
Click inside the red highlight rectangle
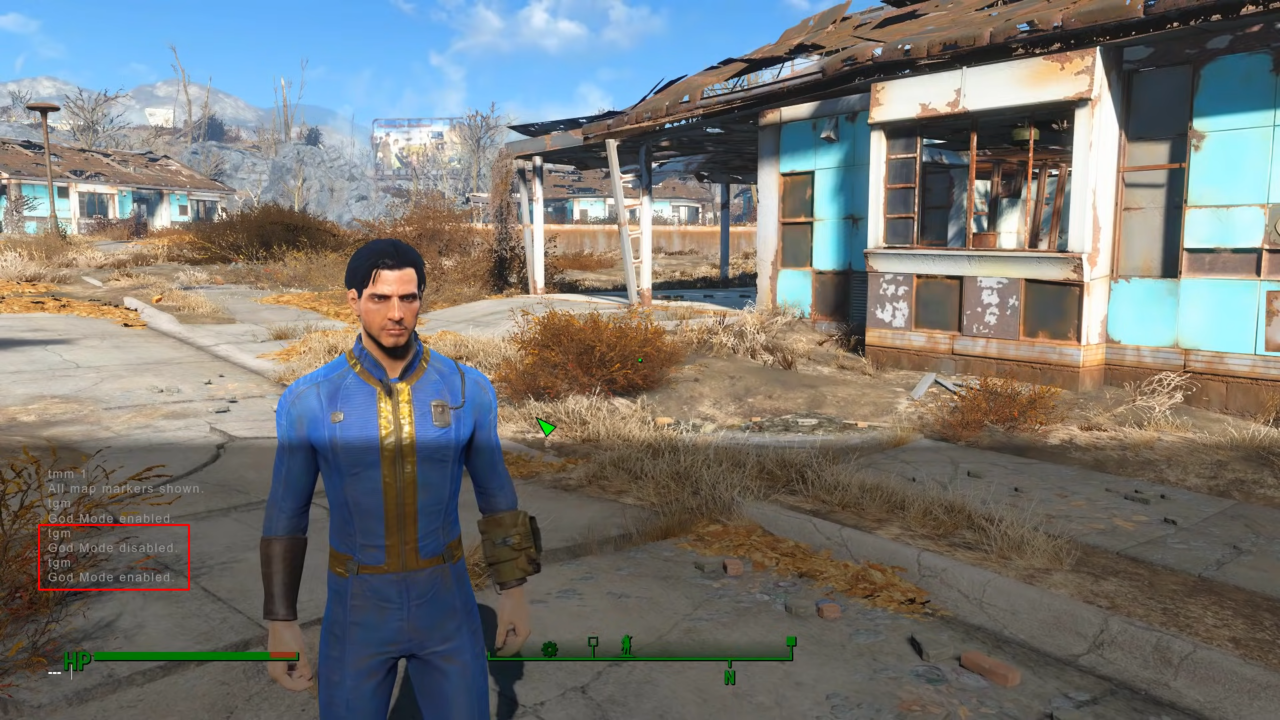click(113, 555)
